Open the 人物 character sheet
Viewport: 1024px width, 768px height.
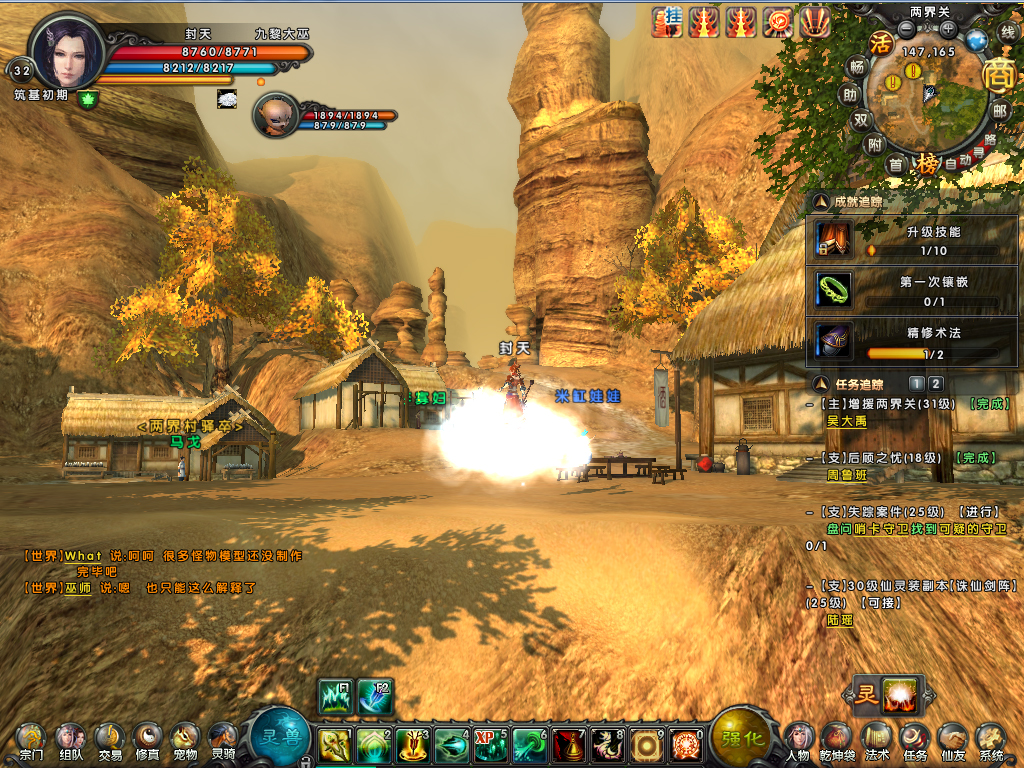798,738
